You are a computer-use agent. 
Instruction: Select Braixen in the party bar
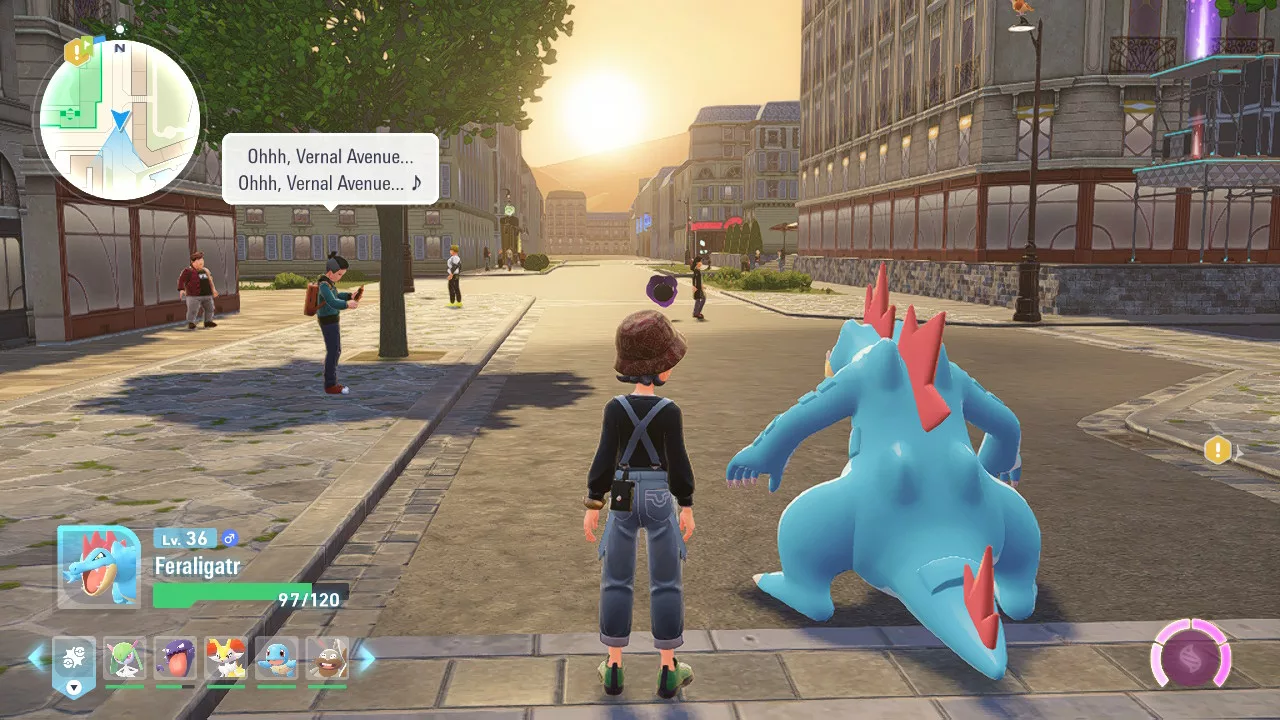point(226,659)
